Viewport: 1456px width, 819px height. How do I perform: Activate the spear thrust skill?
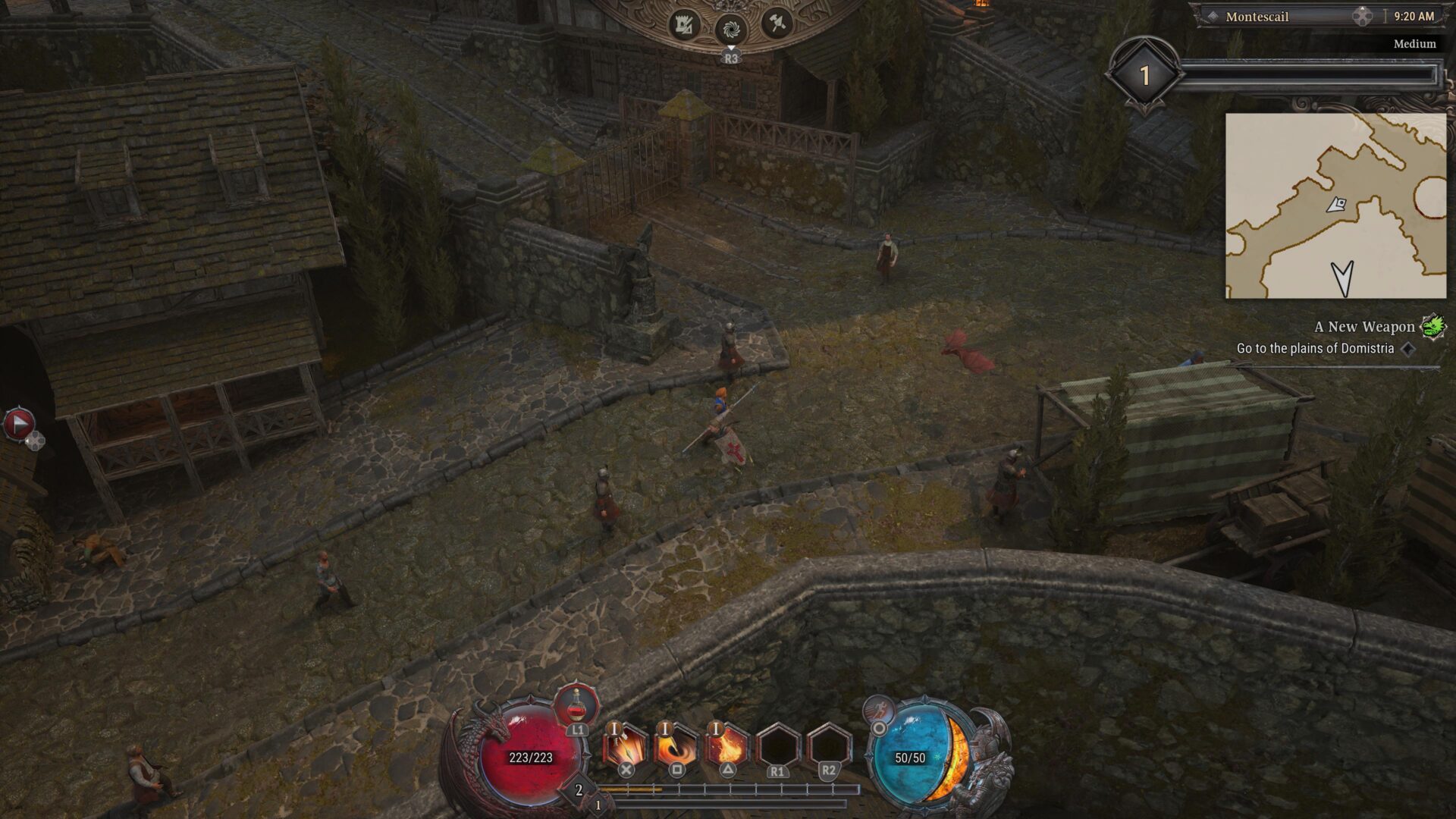pos(625,745)
